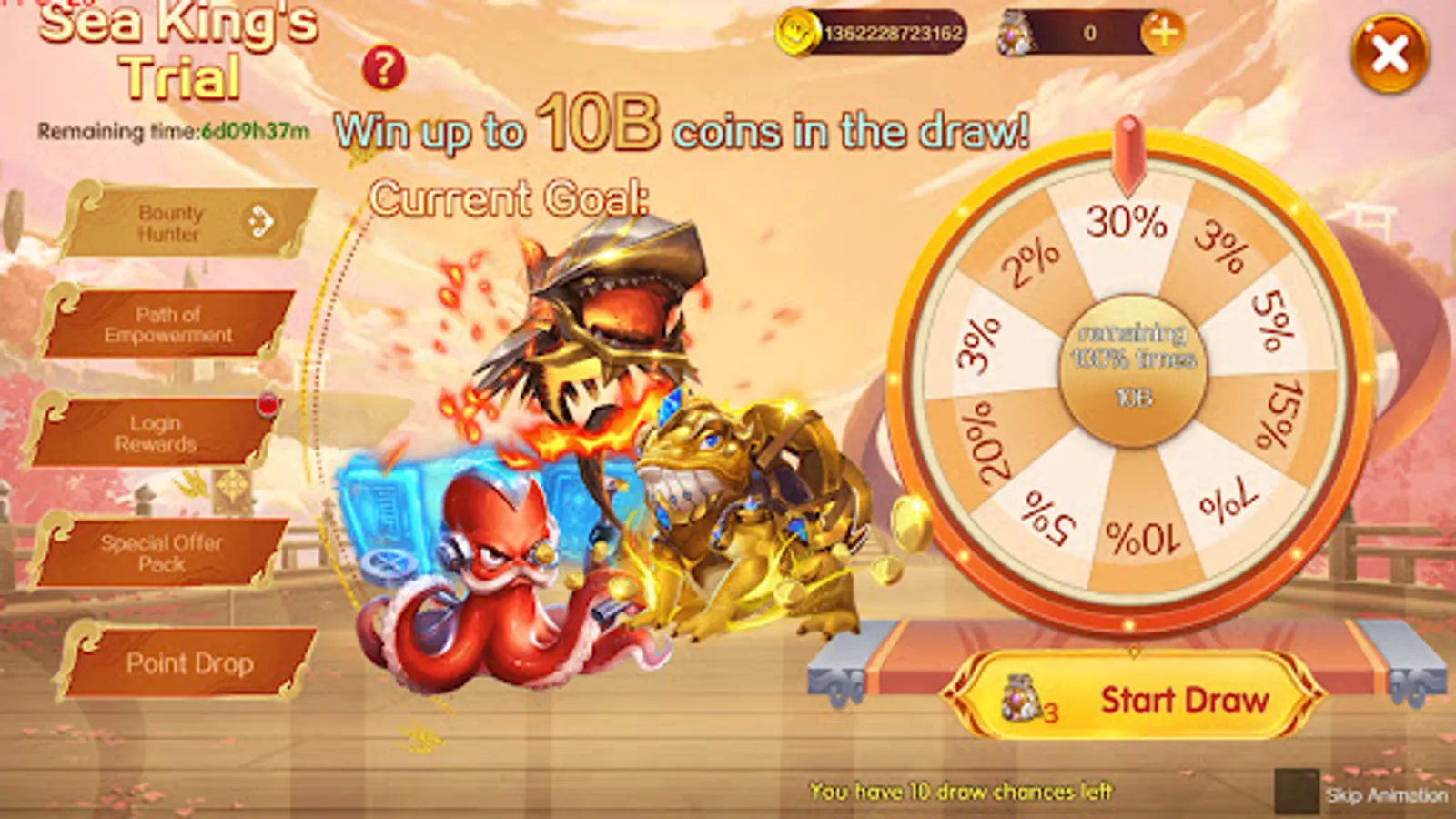The height and width of the screenshot is (819, 1456).
Task: Click the pointer arrow atop the prize wheel
Action: pyautogui.click(x=1128, y=150)
